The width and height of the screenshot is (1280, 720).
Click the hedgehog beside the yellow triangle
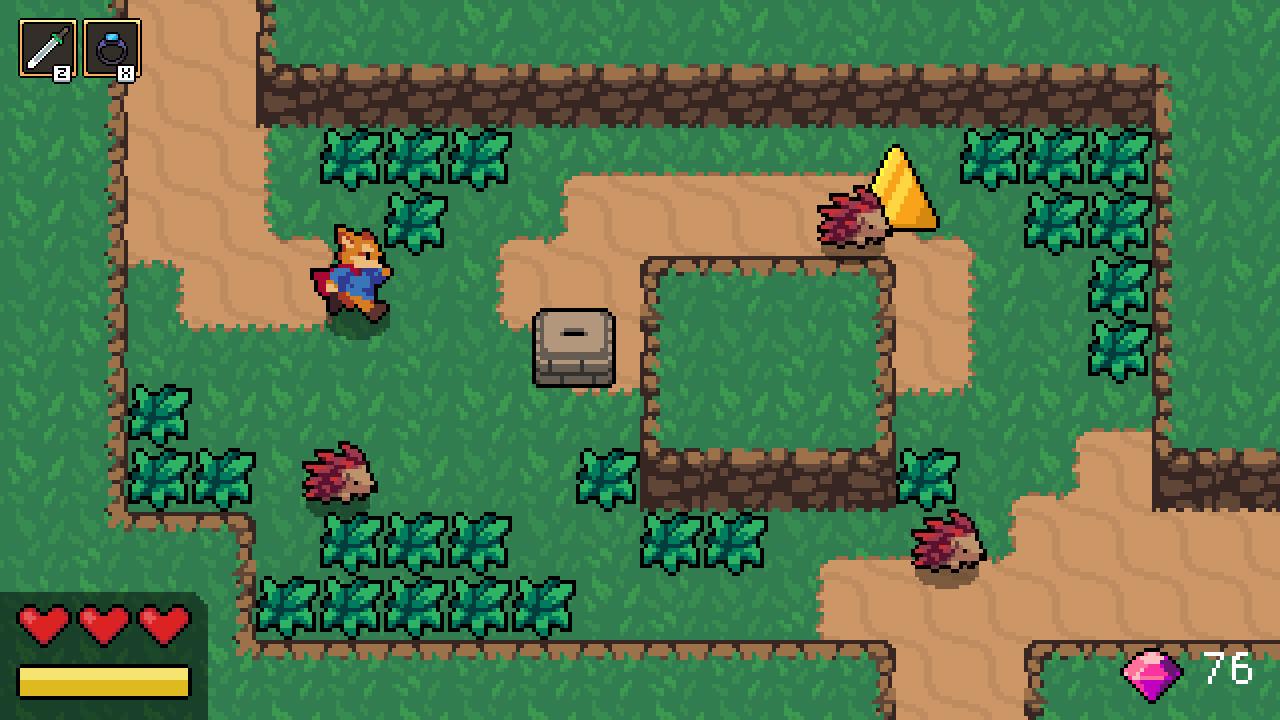(850, 222)
